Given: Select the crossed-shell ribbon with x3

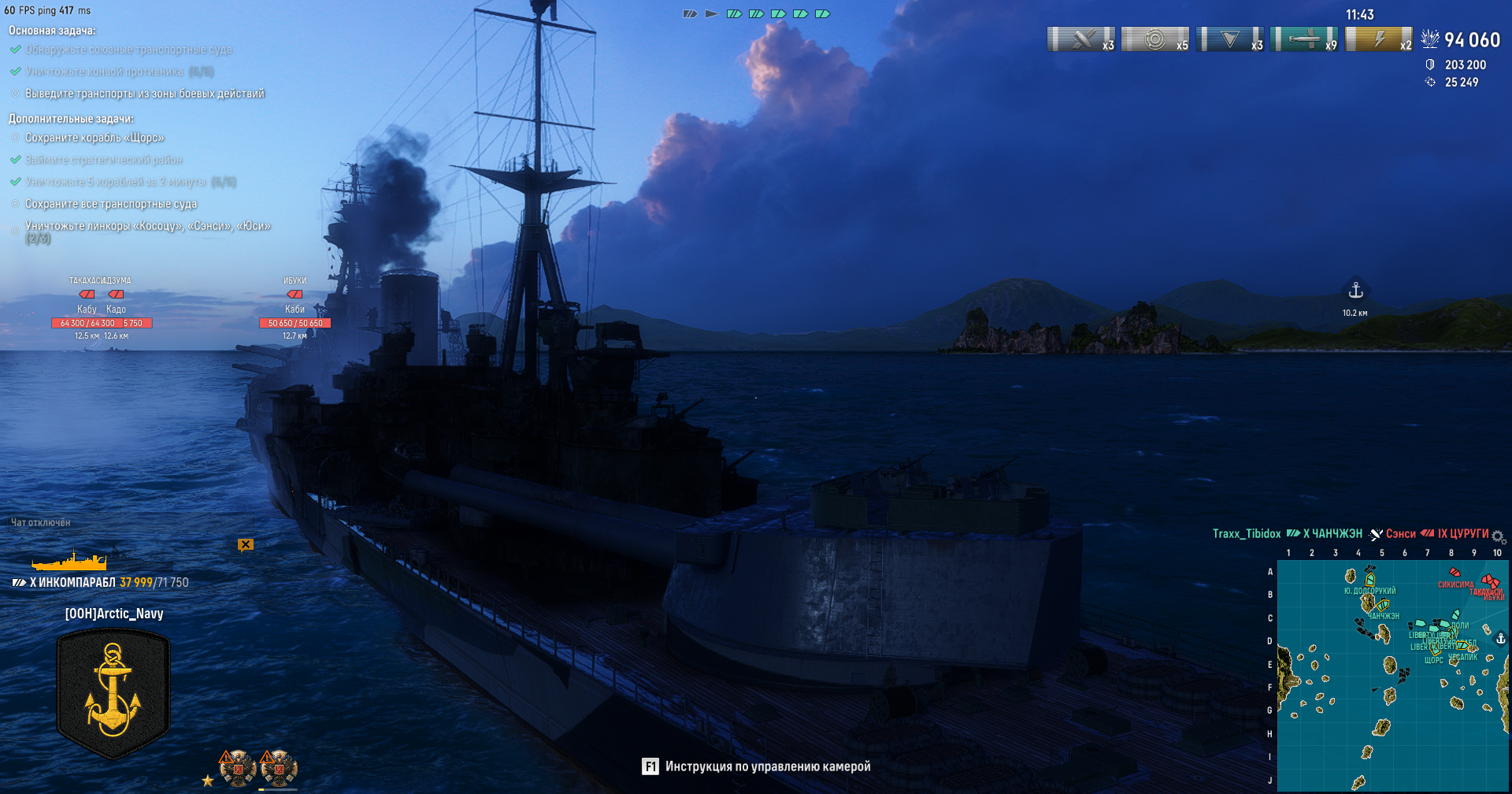Looking at the screenshot, I should [x=1081, y=39].
